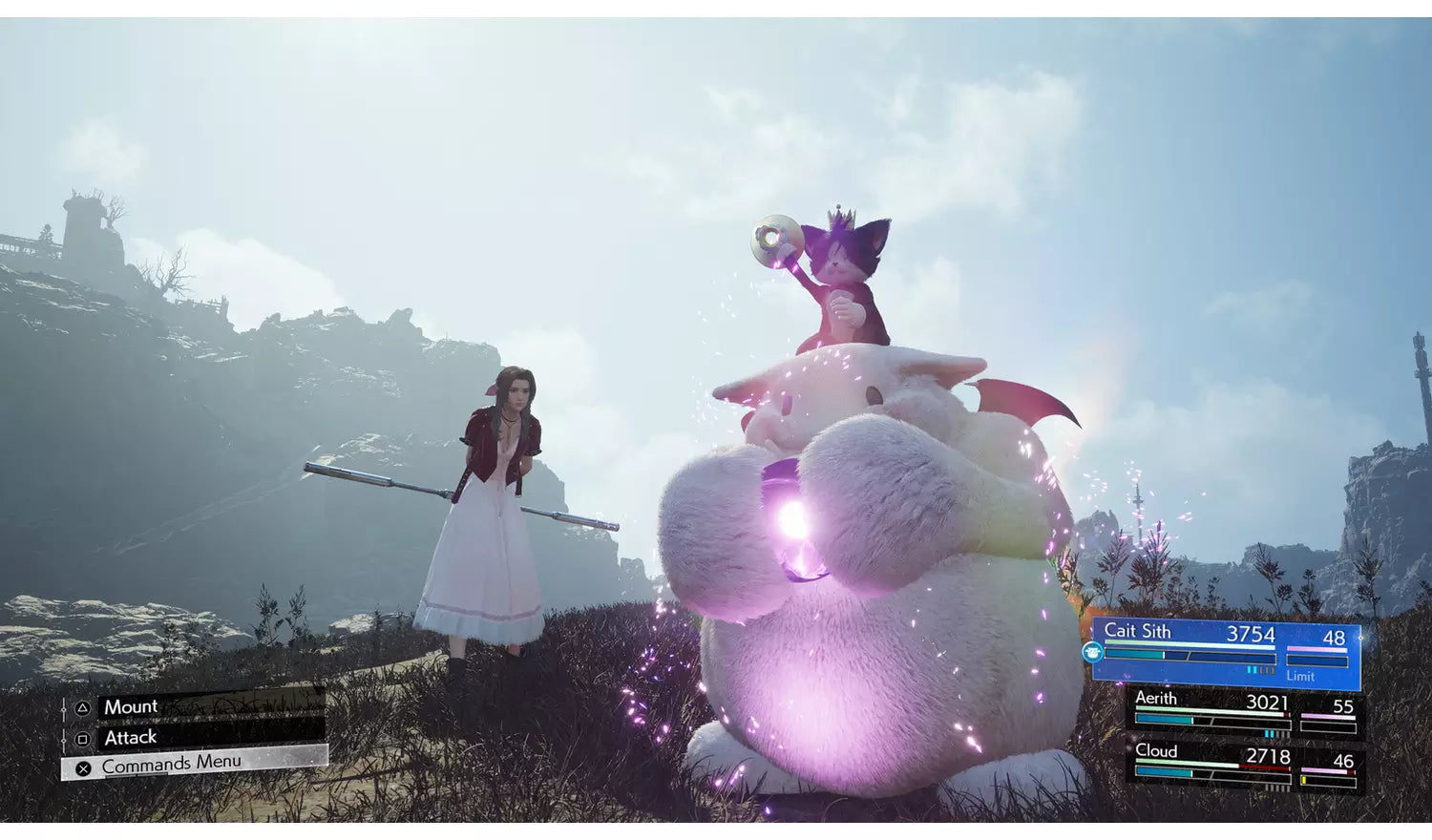This screenshot has width=1432, height=840.
Task: Activate the Mount command
Action: coord(131,706)
